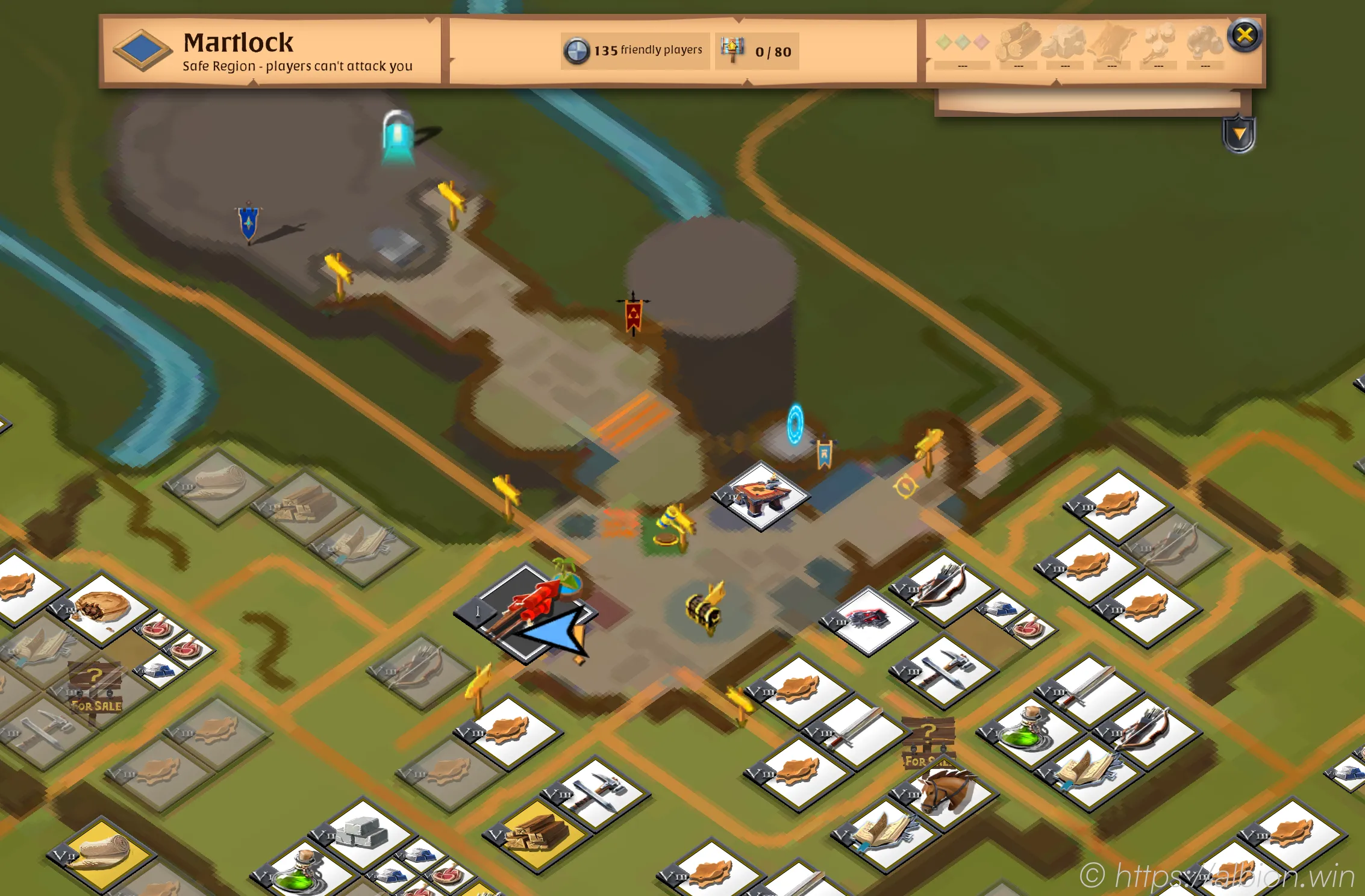
Task: Choose the dark blue shield banner marker
Action: tap(248, 222)
